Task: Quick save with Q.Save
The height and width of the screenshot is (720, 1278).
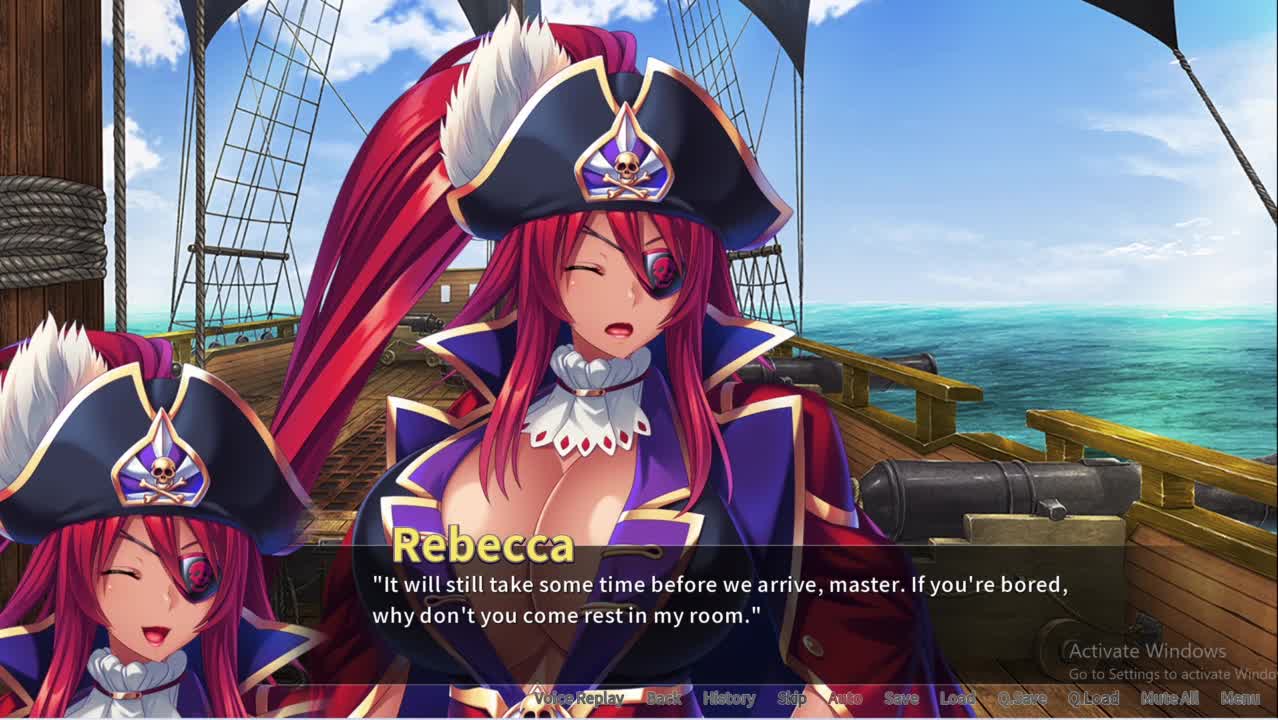Action: (1022, 698)
